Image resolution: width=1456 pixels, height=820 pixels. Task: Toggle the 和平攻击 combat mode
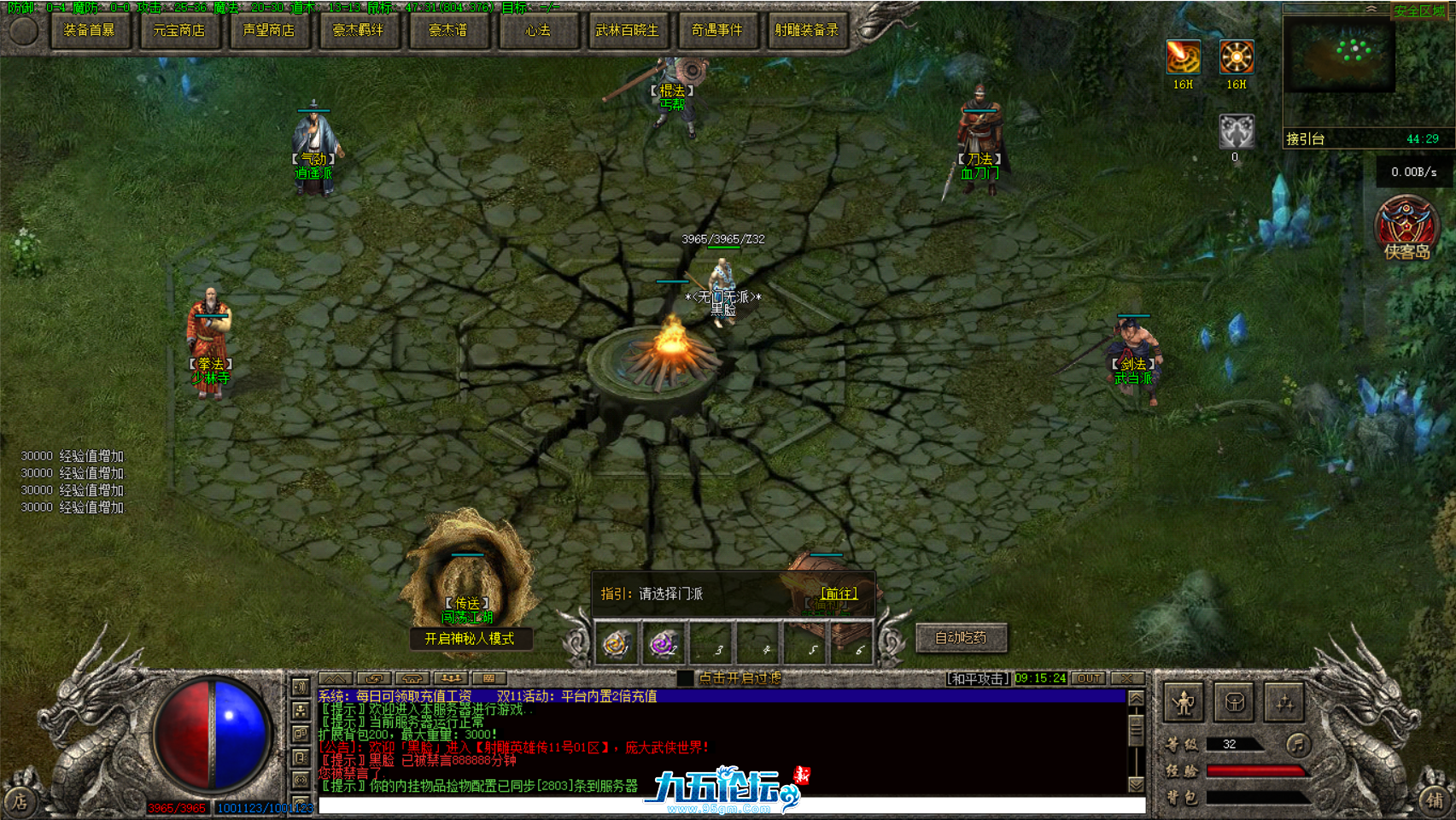tap(979, 679)
